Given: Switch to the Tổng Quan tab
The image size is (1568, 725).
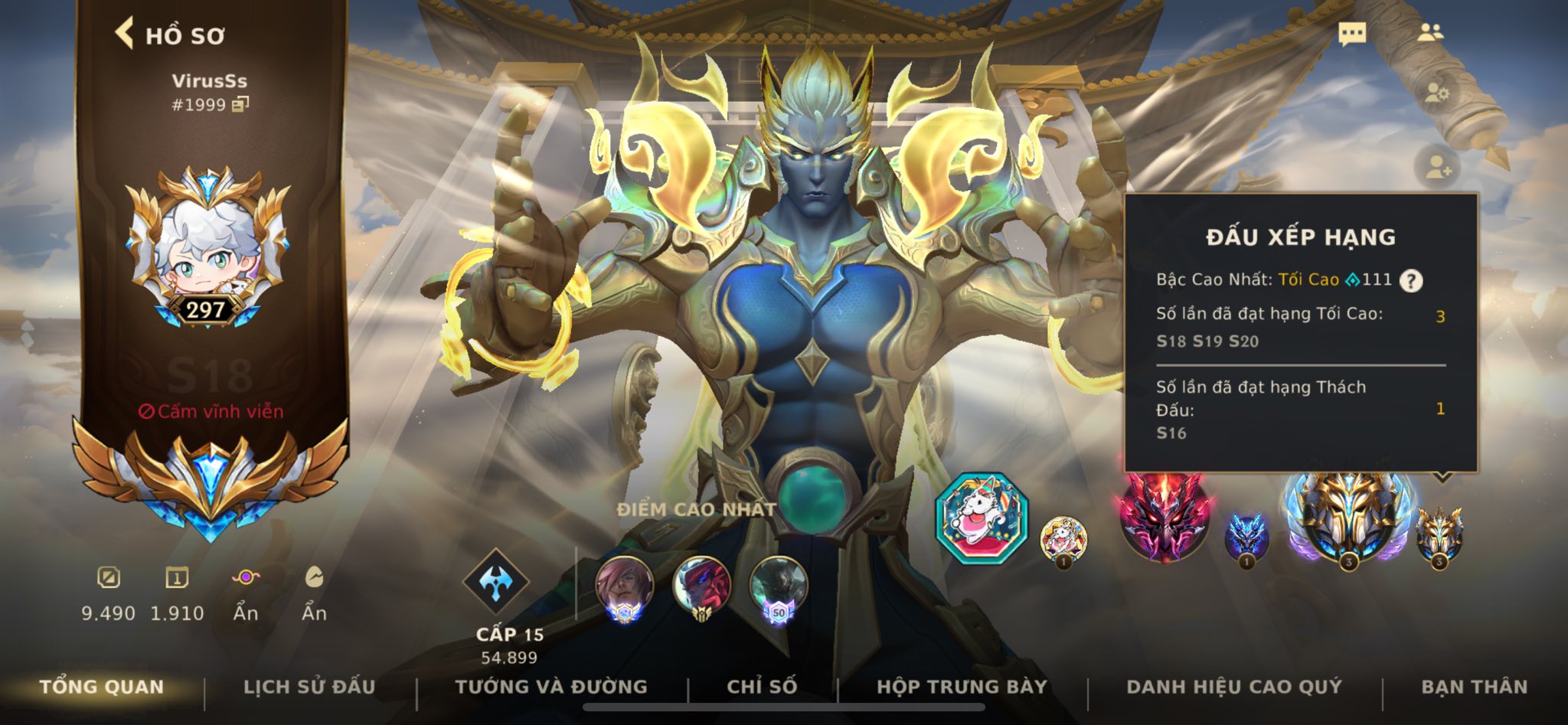Looking at the screenshot, I should (x=102, y=687).
